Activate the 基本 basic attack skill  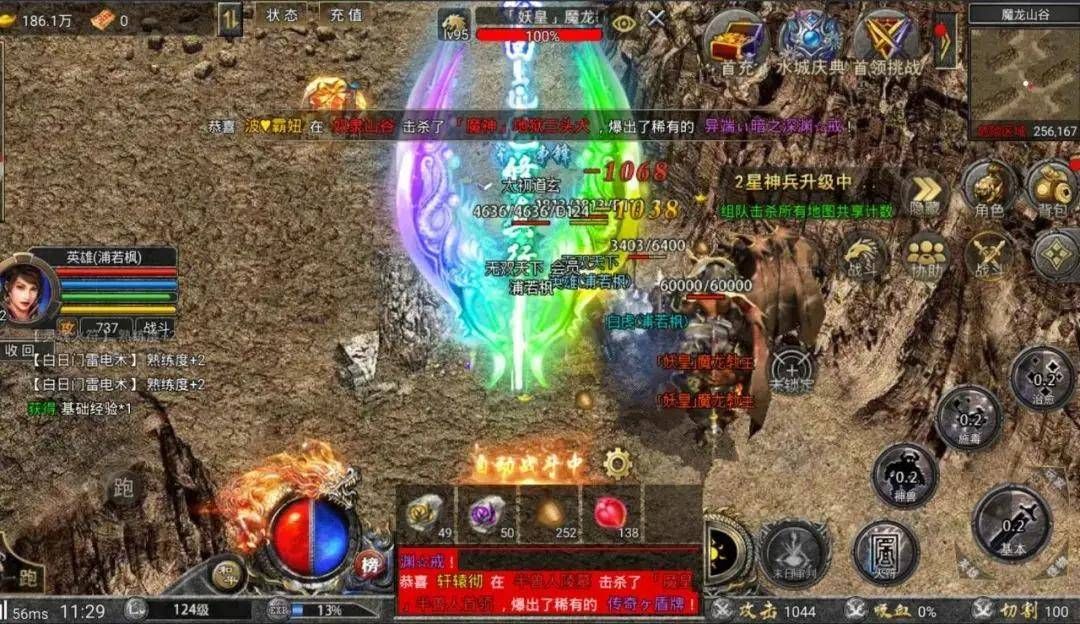pyautogui.click(x=1012, y=523)
